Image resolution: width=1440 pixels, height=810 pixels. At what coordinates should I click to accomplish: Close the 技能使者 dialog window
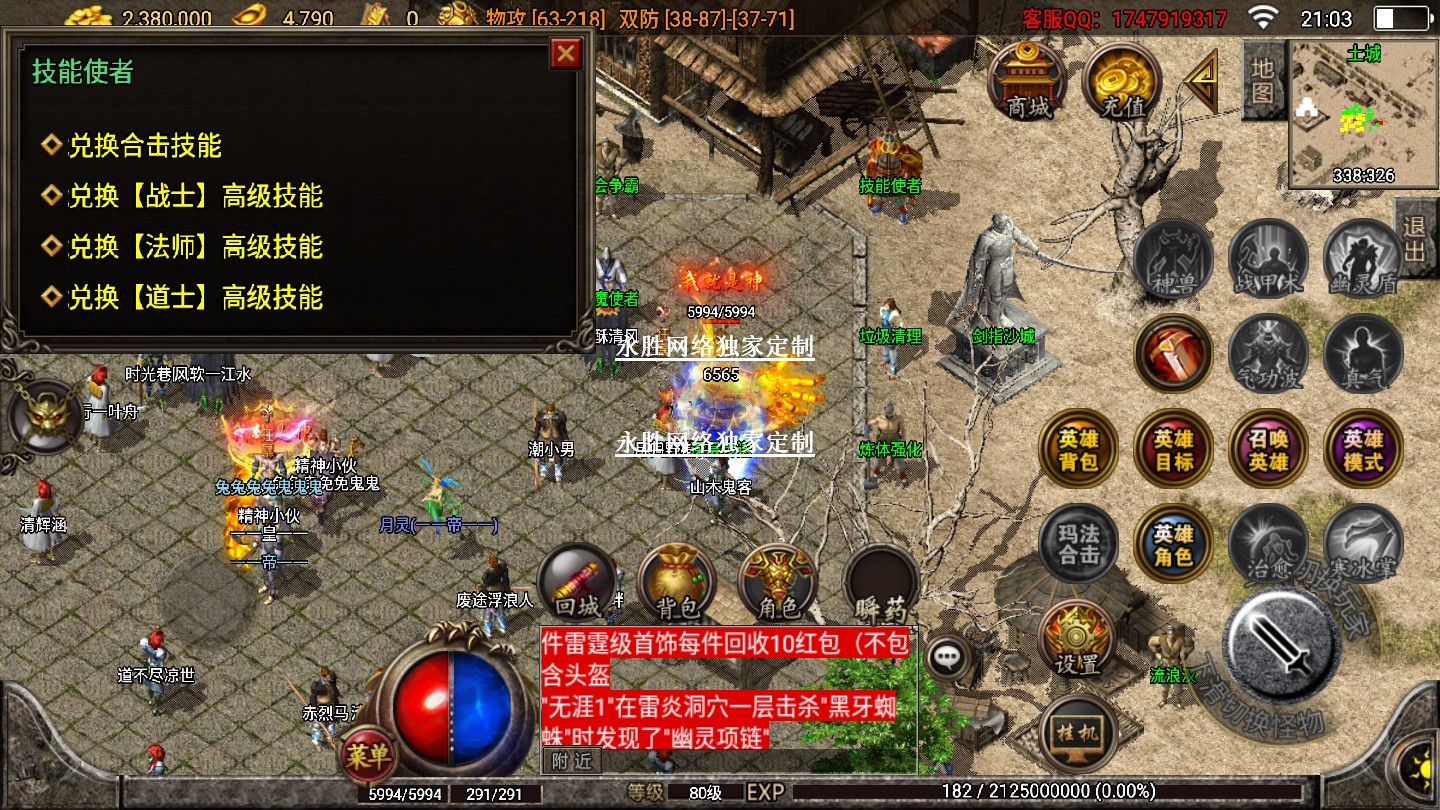tap(566, 54)
